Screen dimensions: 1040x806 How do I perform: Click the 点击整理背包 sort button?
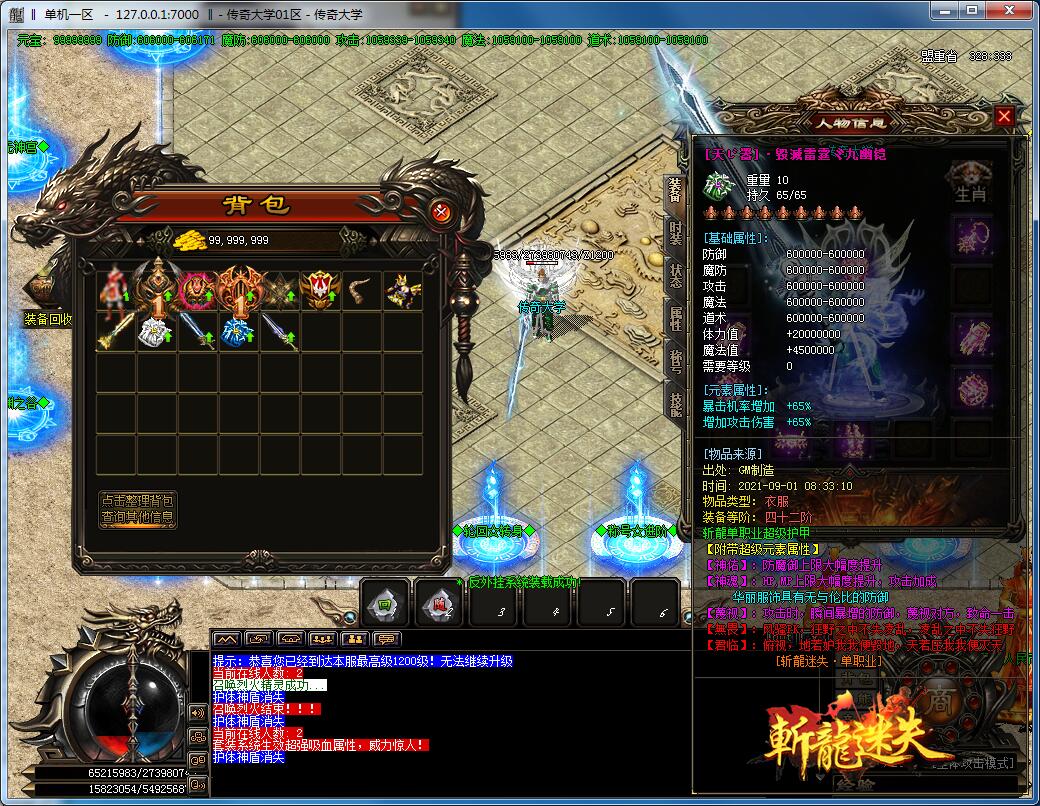click(137, 500)
